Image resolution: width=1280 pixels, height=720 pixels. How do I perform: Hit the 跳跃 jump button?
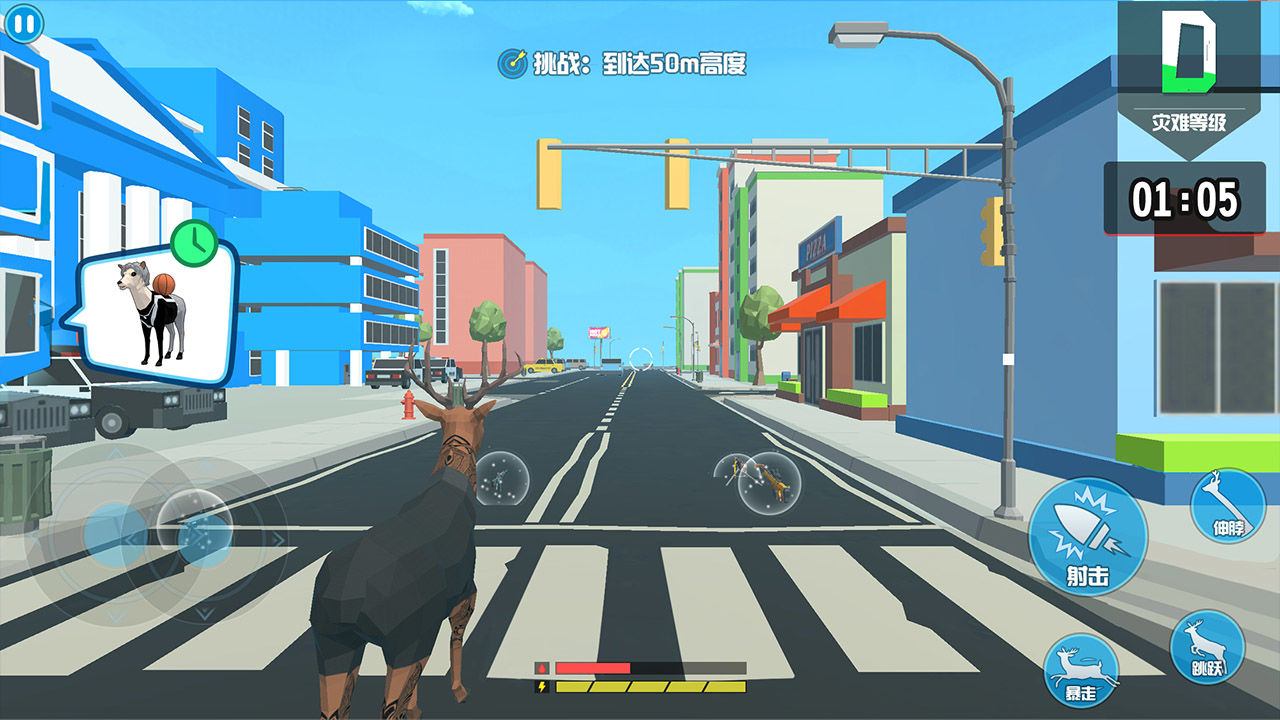(1207, 647)
